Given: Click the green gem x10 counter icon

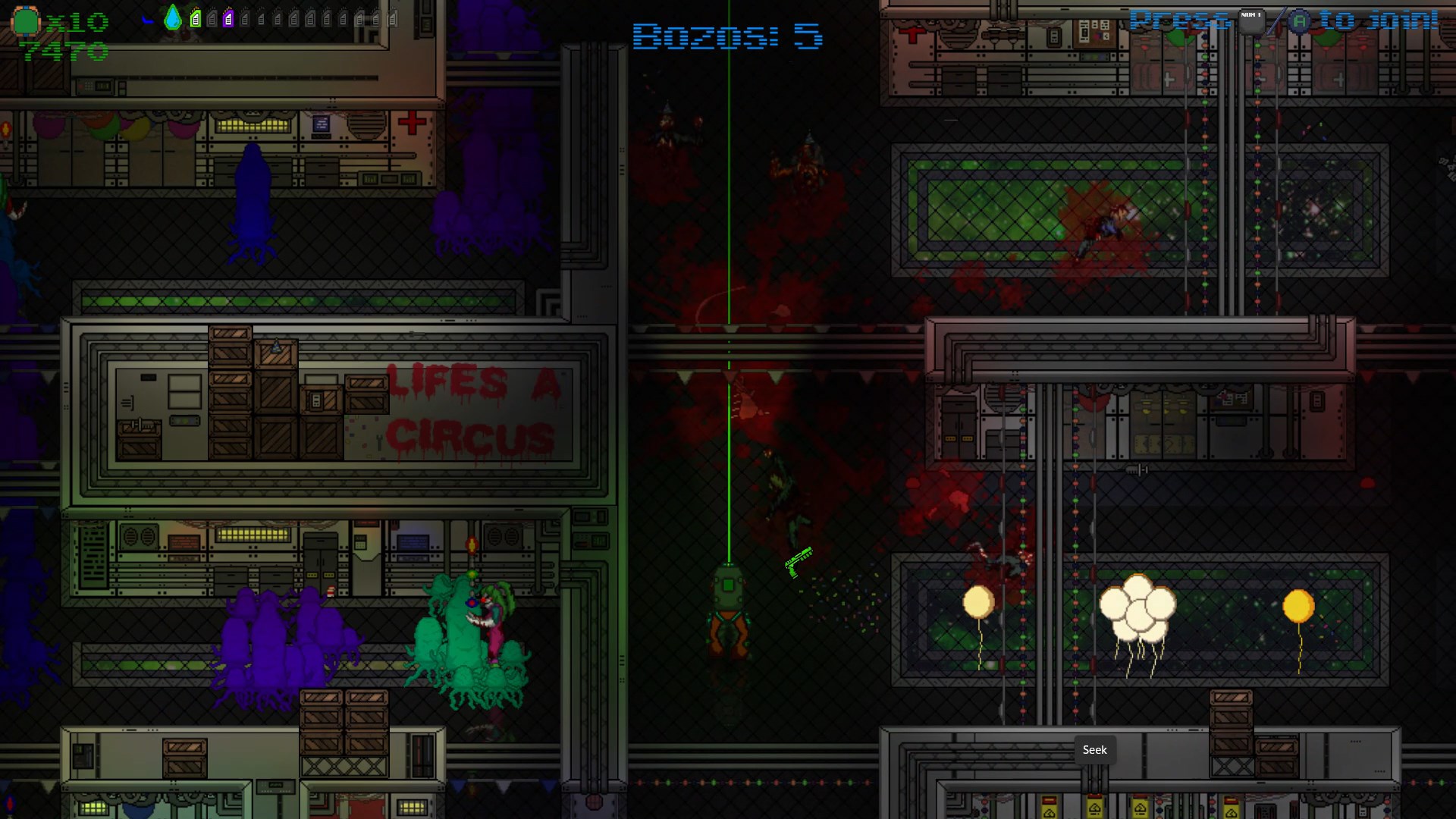Looking at the screenshot, I should click(25, 19).
